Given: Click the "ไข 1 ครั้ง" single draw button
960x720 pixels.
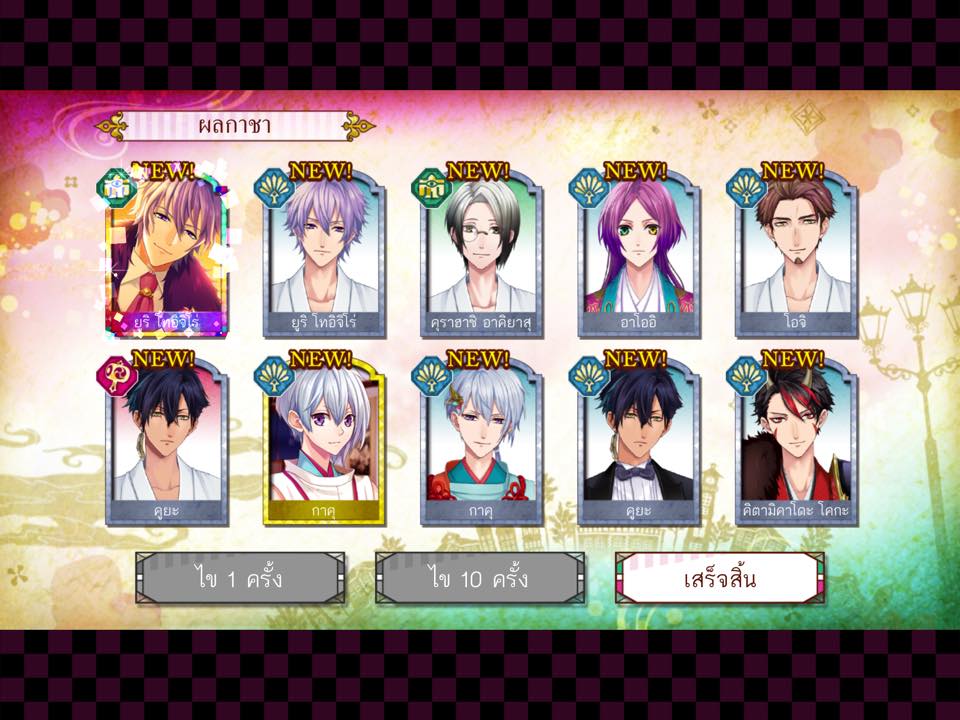Looking at the screenshot, I should [240, 578].
